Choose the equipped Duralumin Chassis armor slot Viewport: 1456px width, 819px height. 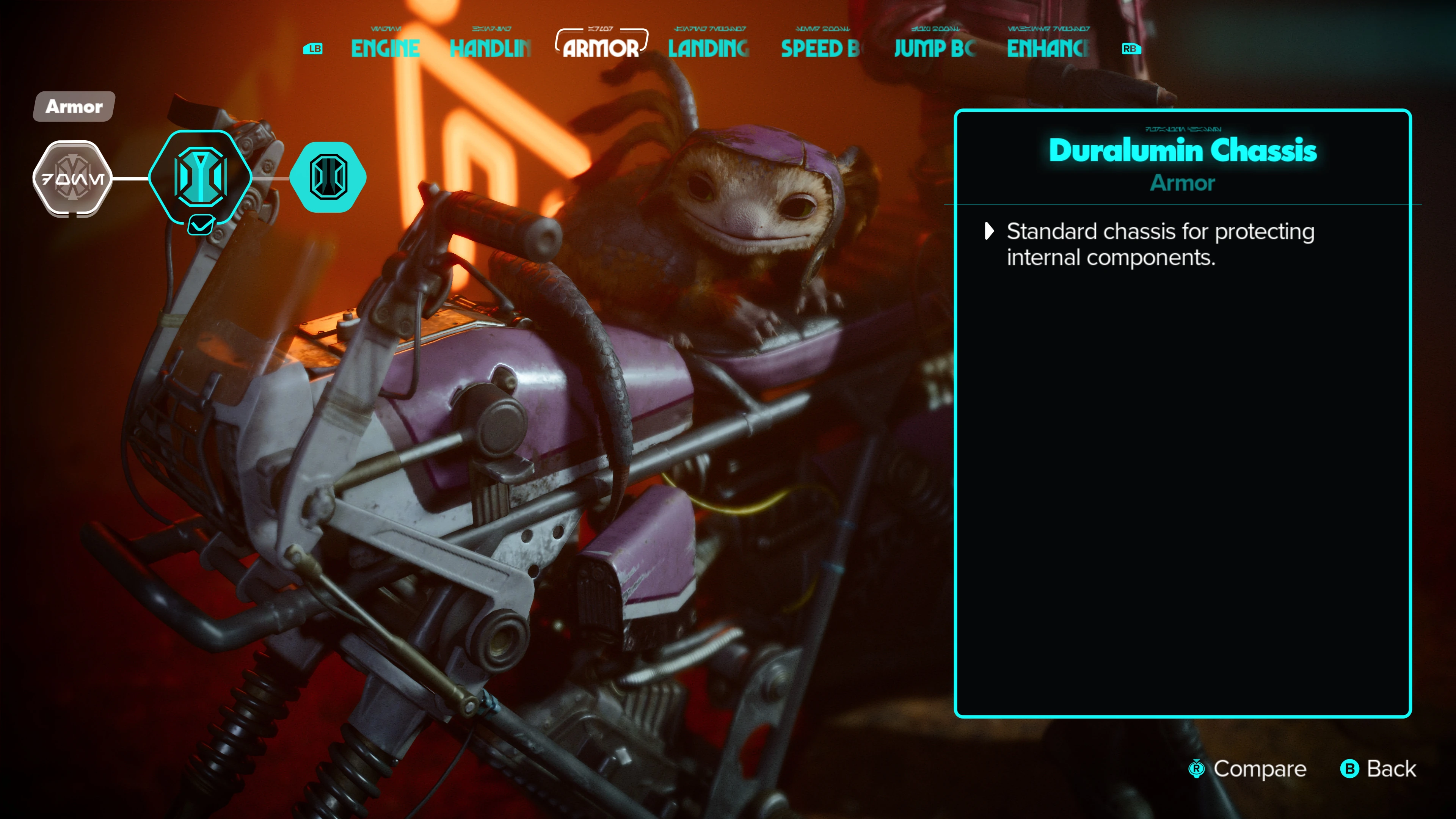point(201,177)
